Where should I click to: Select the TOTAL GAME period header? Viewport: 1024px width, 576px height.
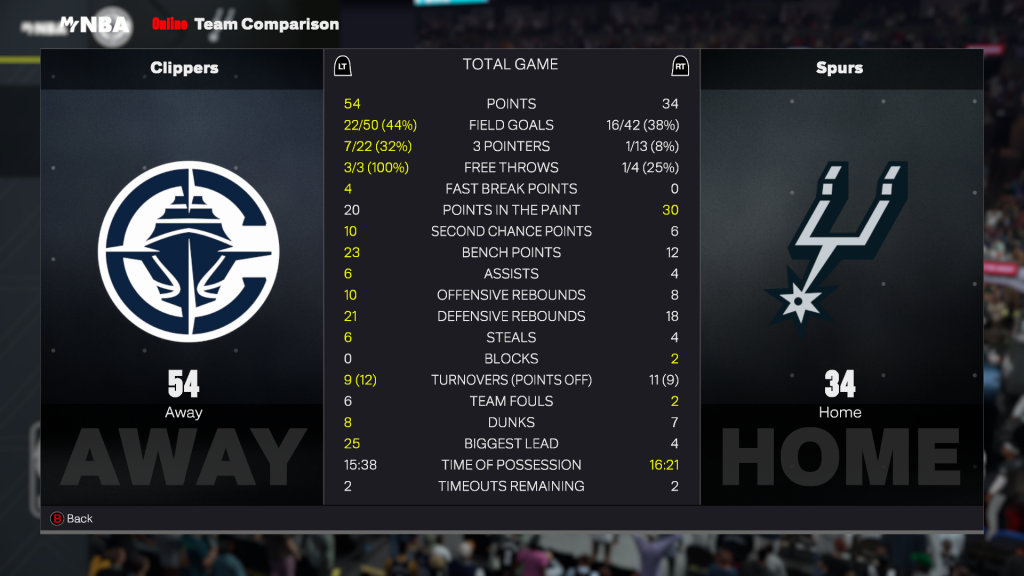[510, 65]
